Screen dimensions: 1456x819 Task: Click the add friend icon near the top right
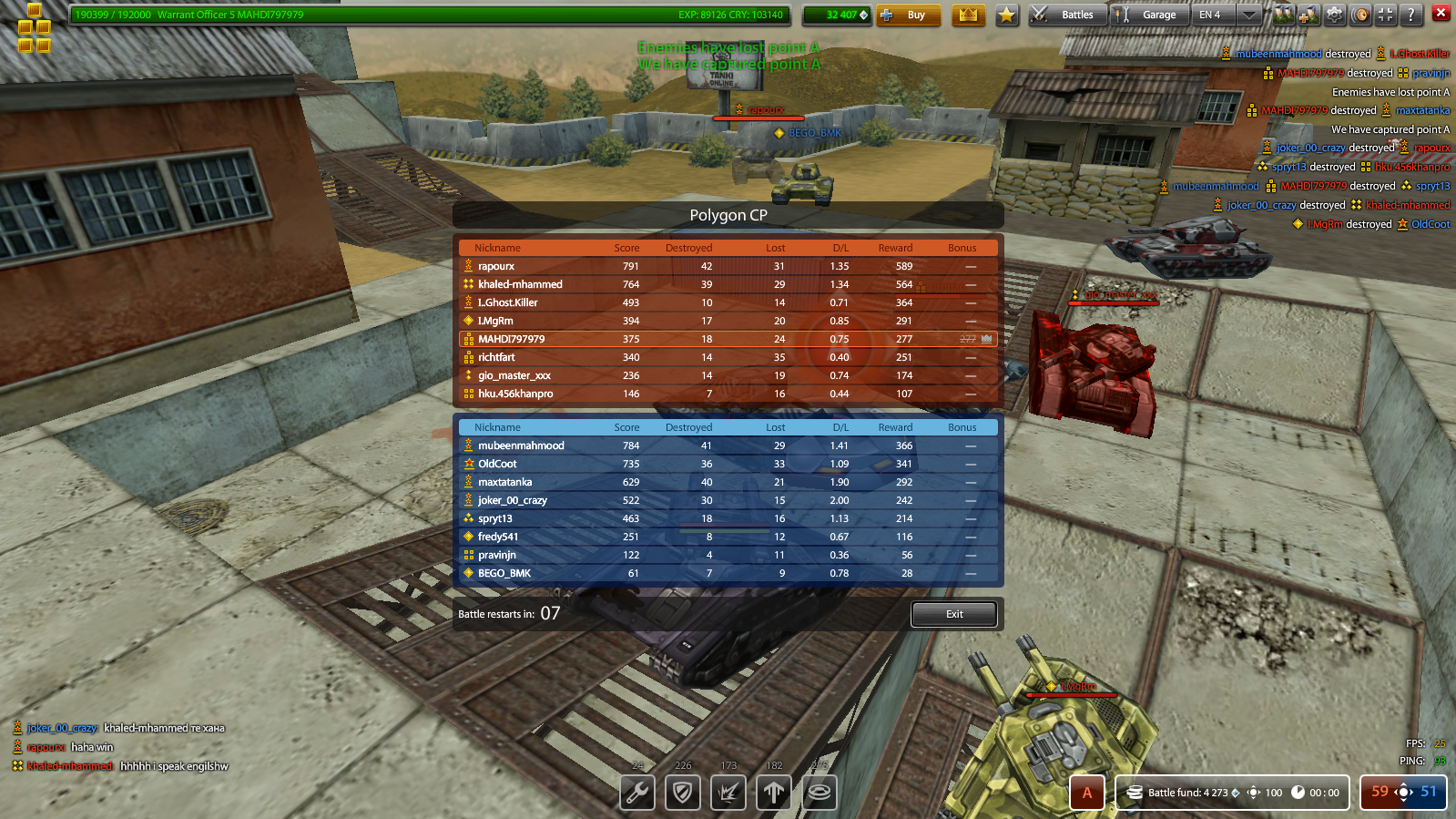[x=1308, y=15]
